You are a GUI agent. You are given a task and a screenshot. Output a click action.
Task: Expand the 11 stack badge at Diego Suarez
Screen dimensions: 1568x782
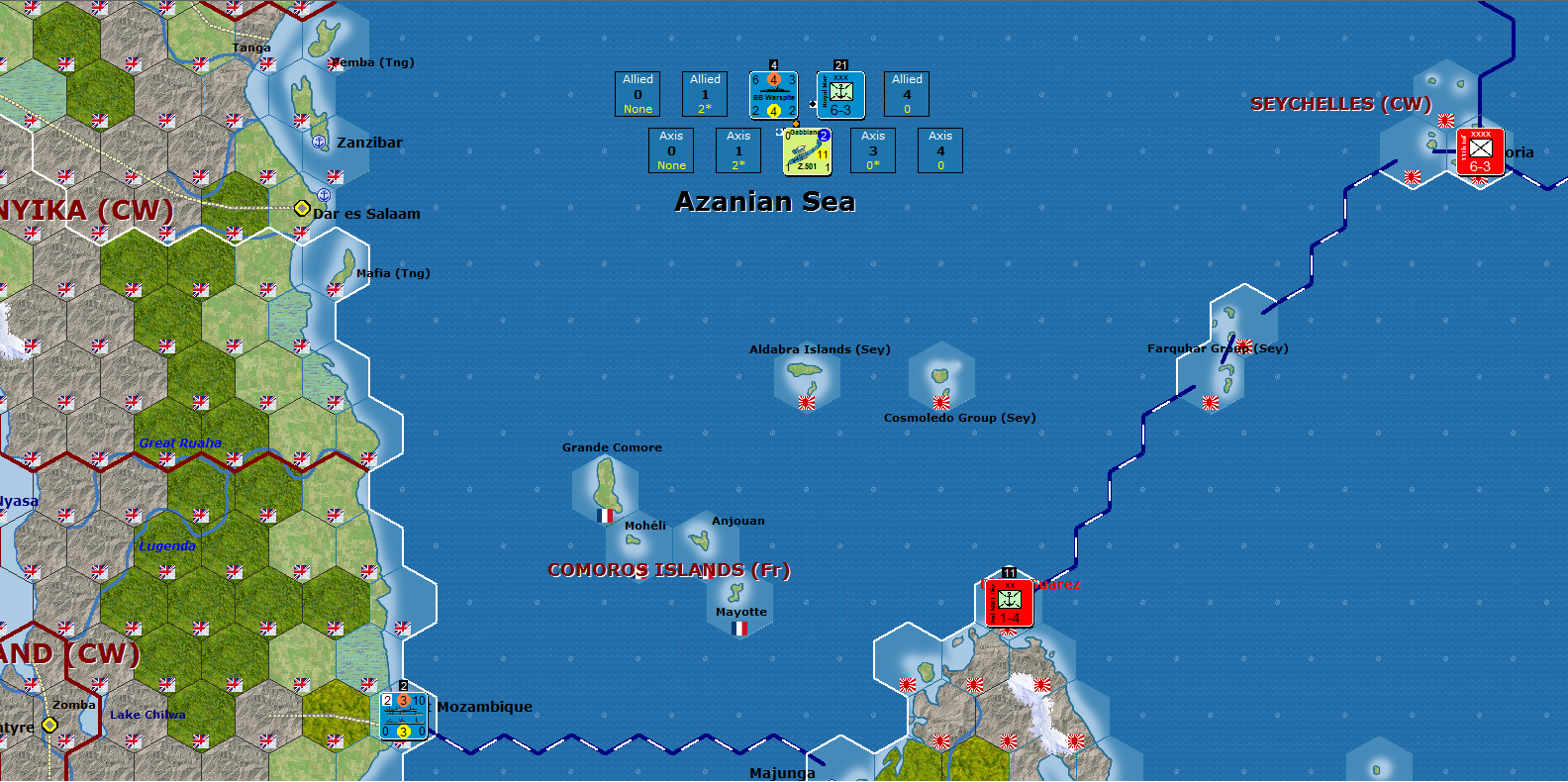[x=1010, y=572]
